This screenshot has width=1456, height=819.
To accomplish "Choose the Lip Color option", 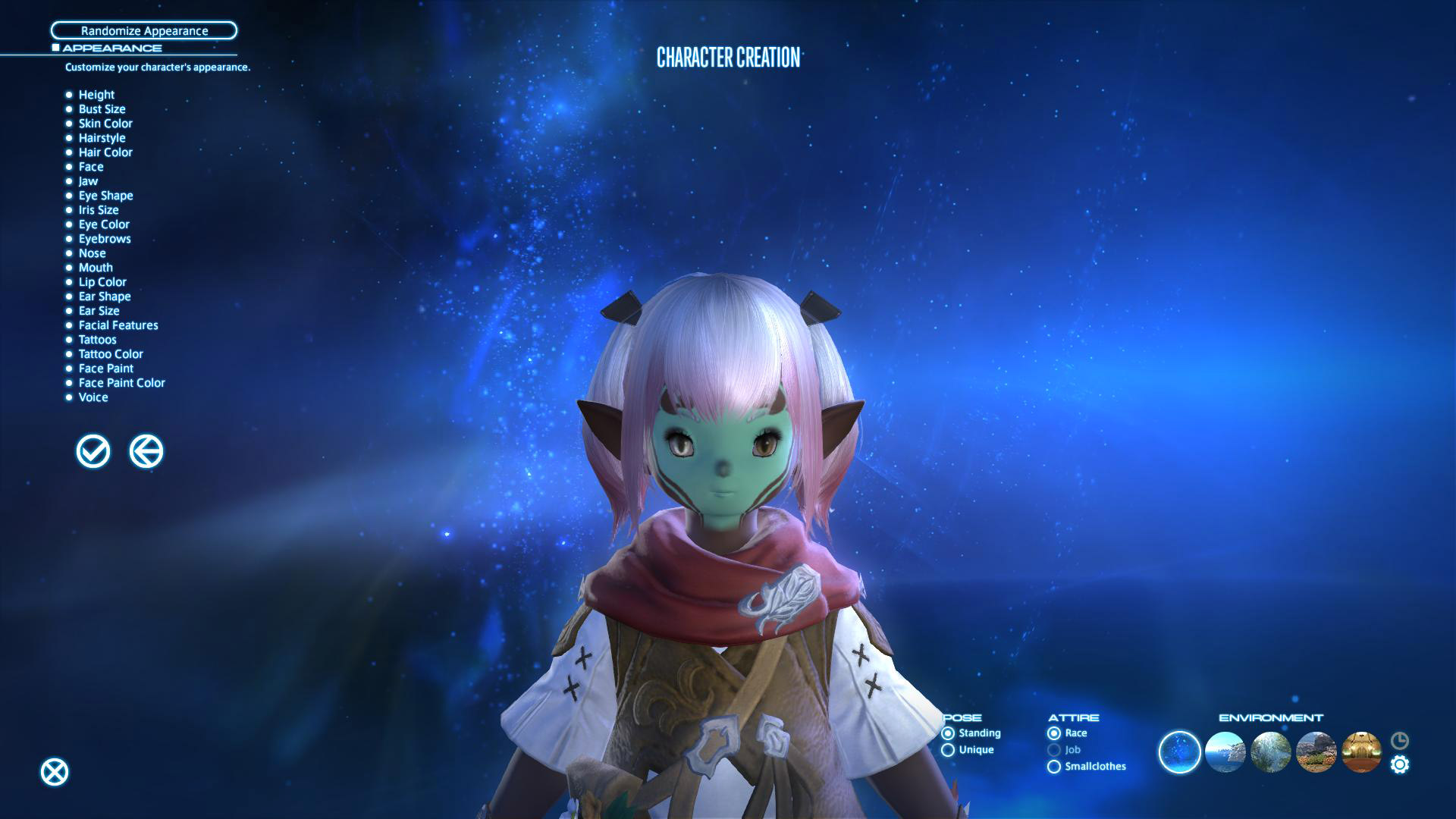I will point(102,282).
